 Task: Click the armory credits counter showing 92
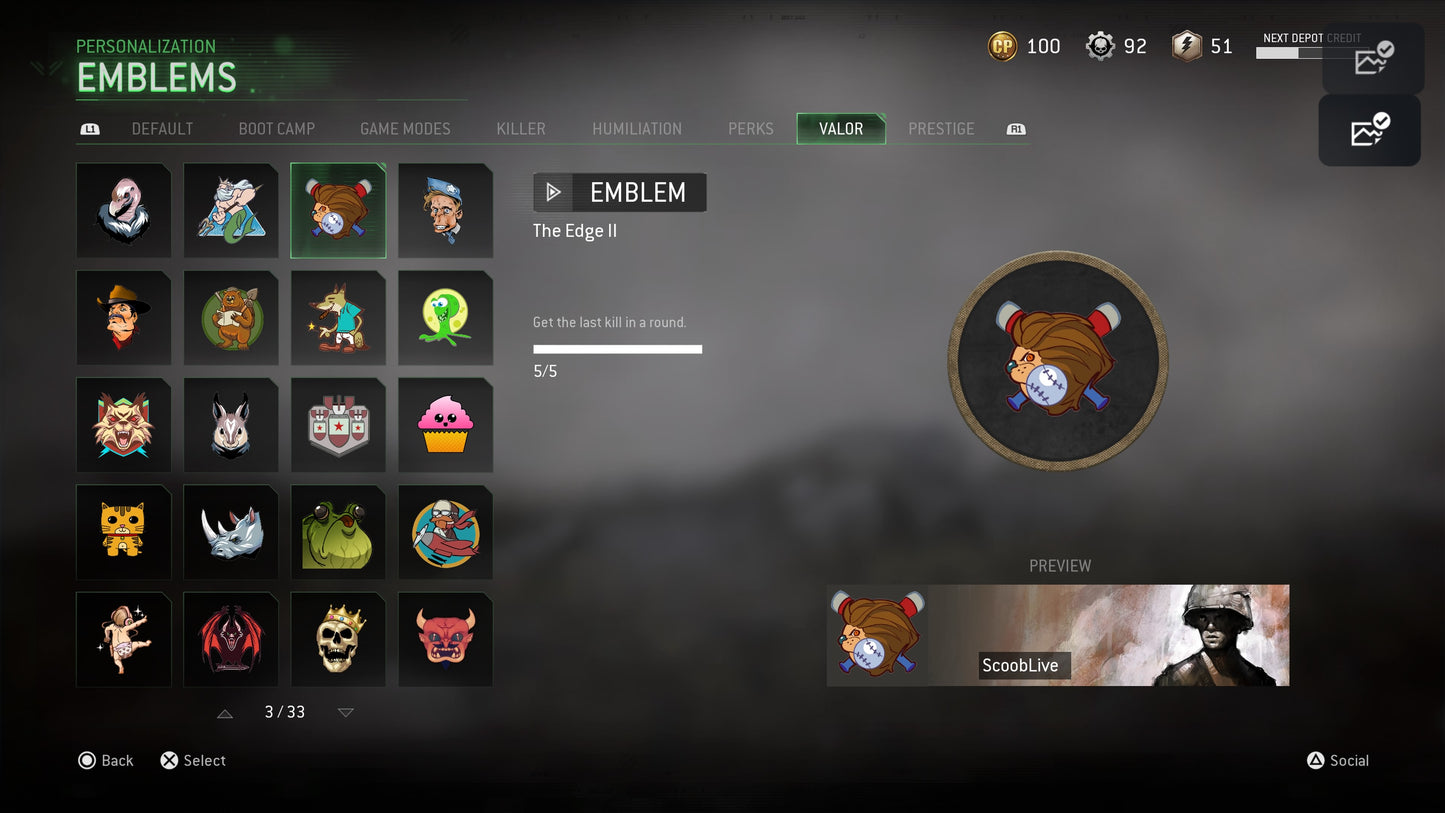point(1116,46)
